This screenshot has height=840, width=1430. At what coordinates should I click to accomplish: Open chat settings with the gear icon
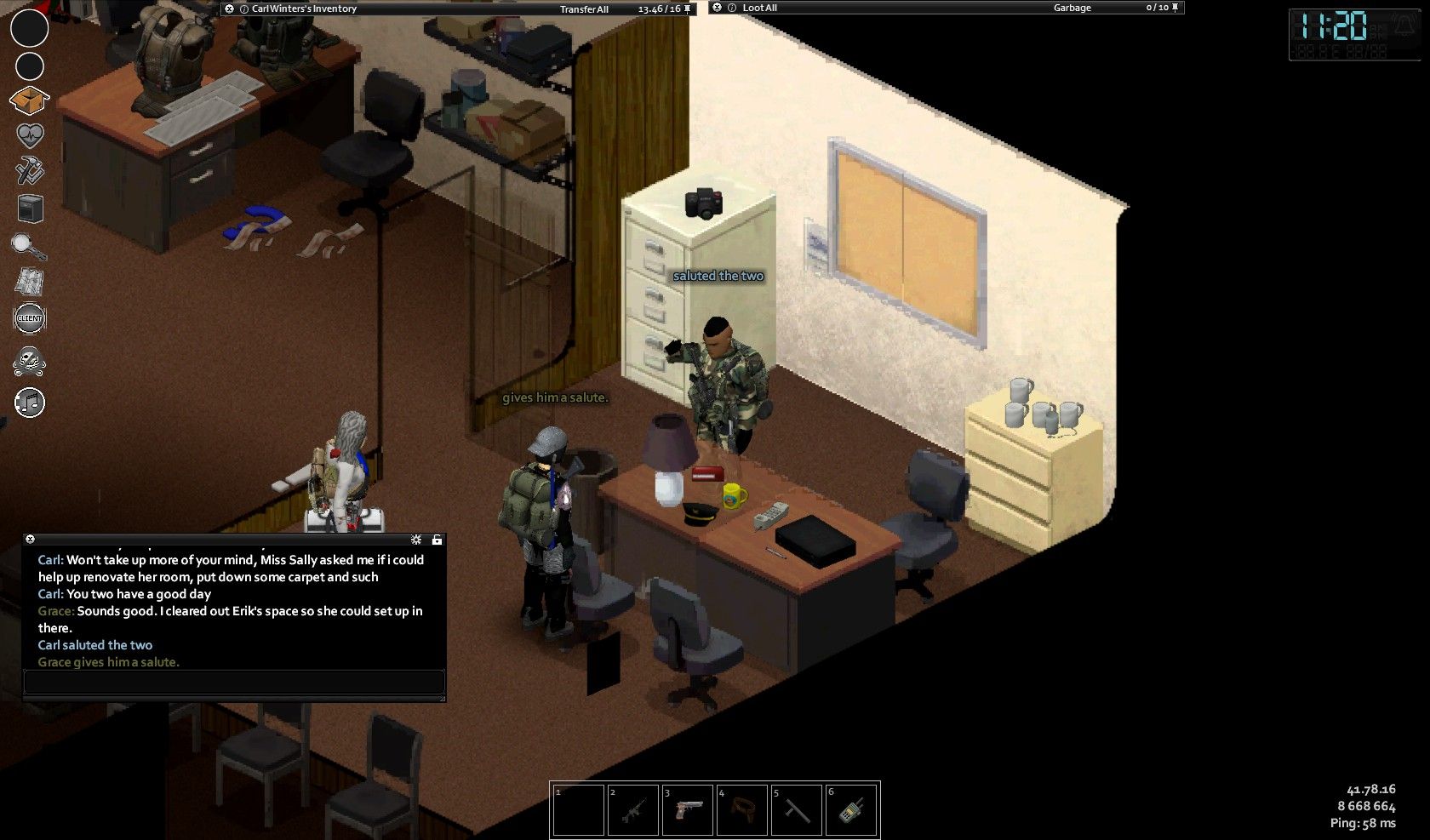[416, 540]
